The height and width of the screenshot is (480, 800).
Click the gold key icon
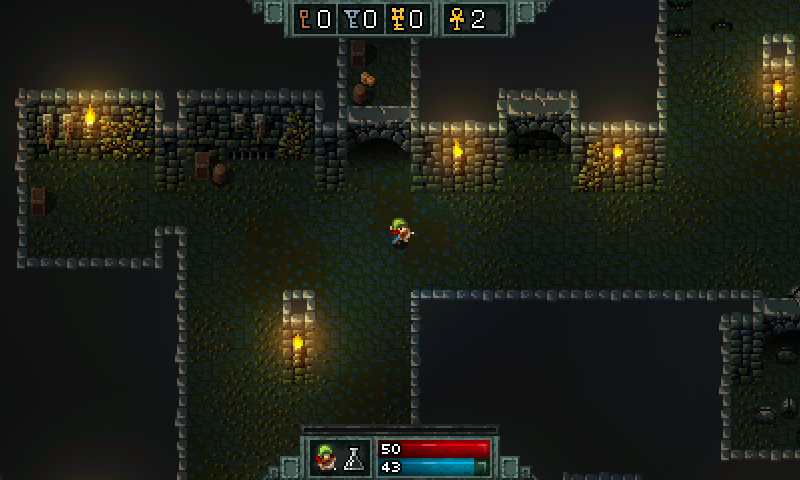click(x=397, y=18)
